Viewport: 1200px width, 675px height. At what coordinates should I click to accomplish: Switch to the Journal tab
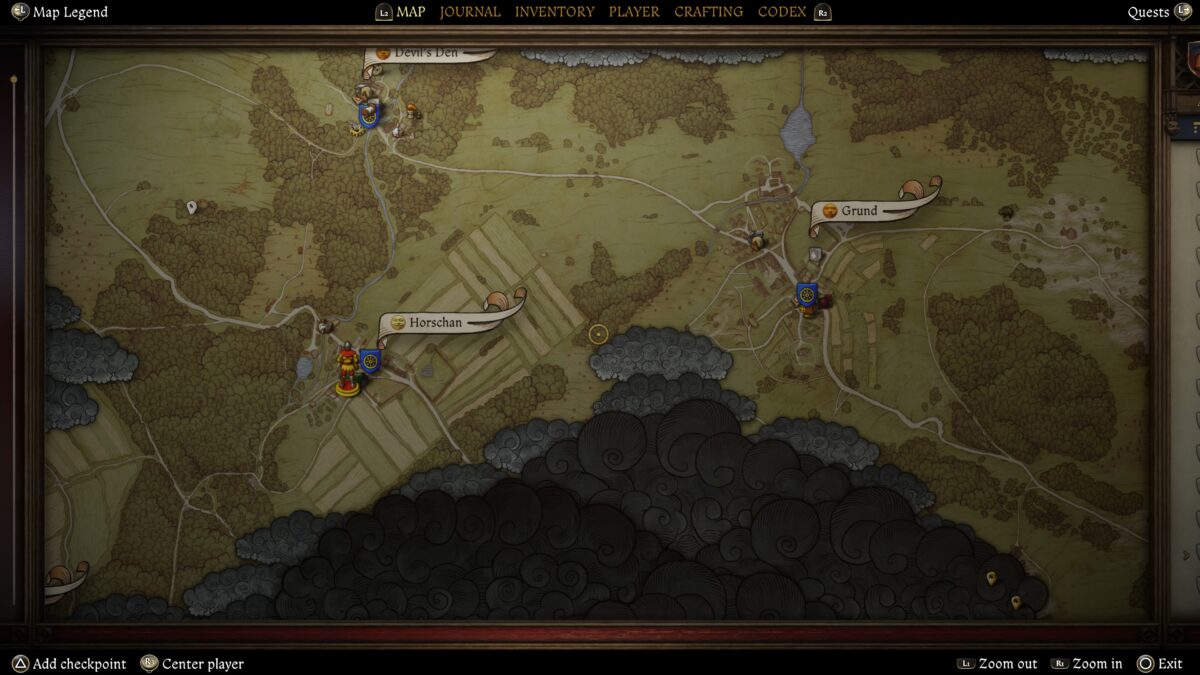click(470, 12)
